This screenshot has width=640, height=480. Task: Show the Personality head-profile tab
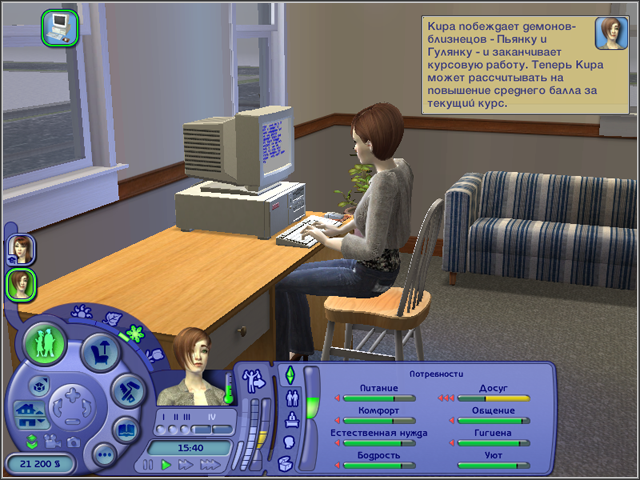tap(289, 441)
